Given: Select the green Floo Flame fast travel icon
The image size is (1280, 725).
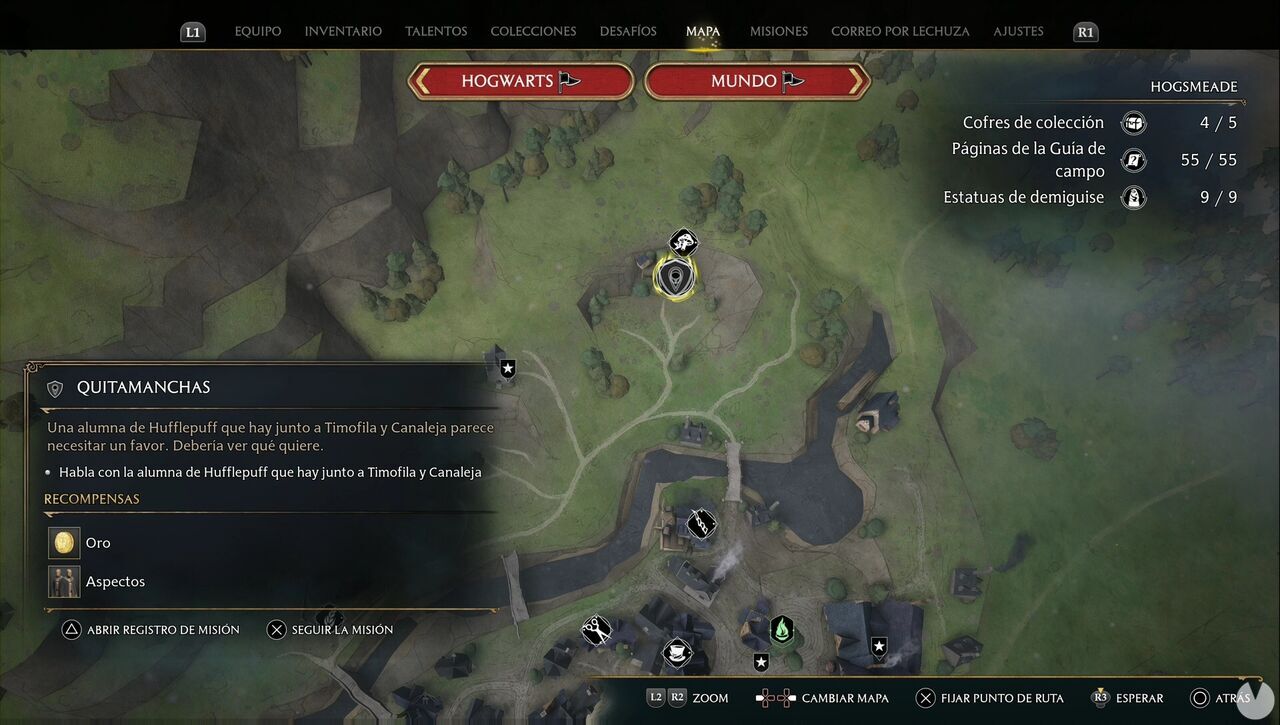Looking at the screenshot, I should point(782,629).
